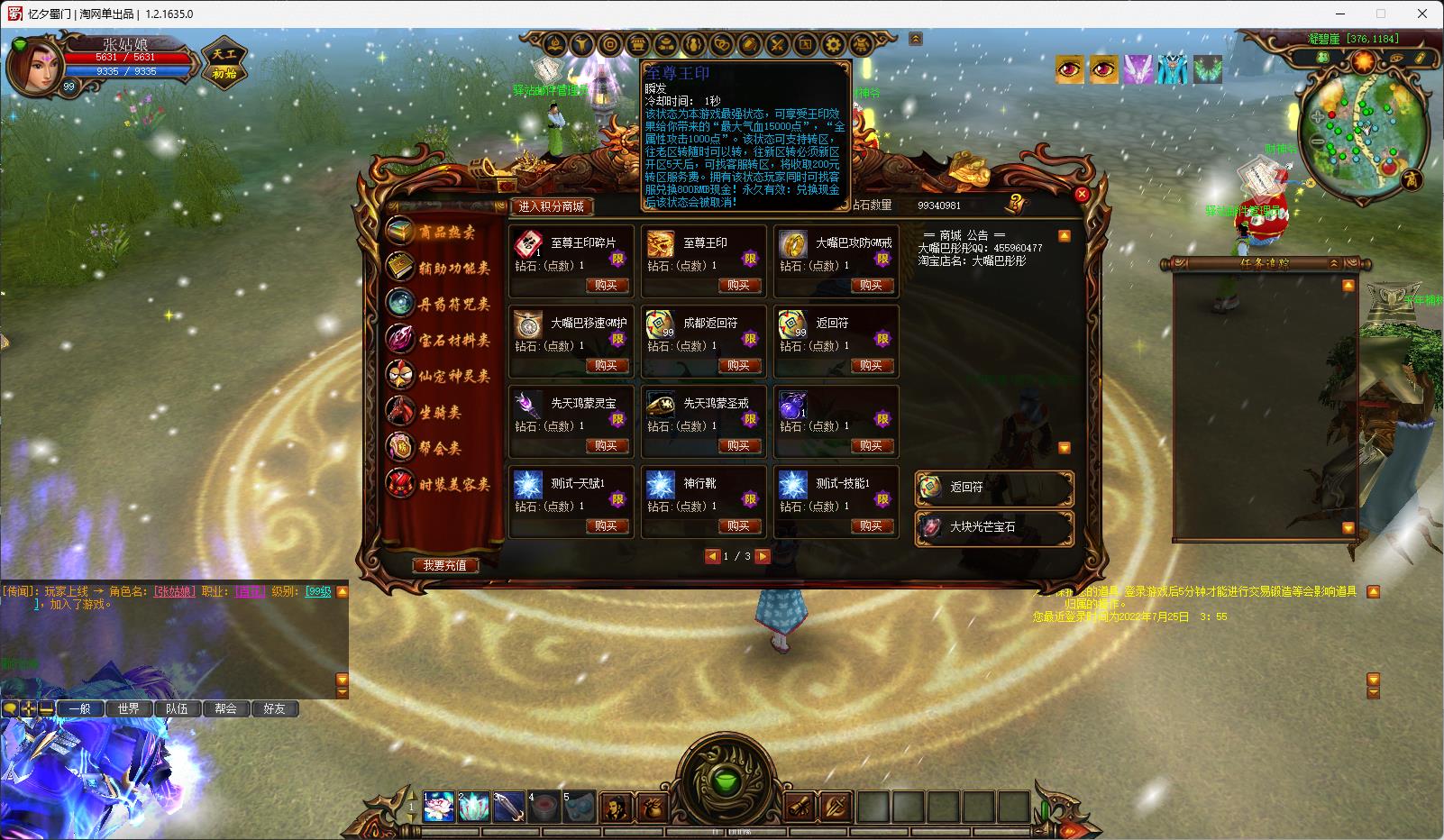Switch chat to 世界 channel
This screenshot has width=1444, height=840.
pyautogui.click(x=129, y=708)
